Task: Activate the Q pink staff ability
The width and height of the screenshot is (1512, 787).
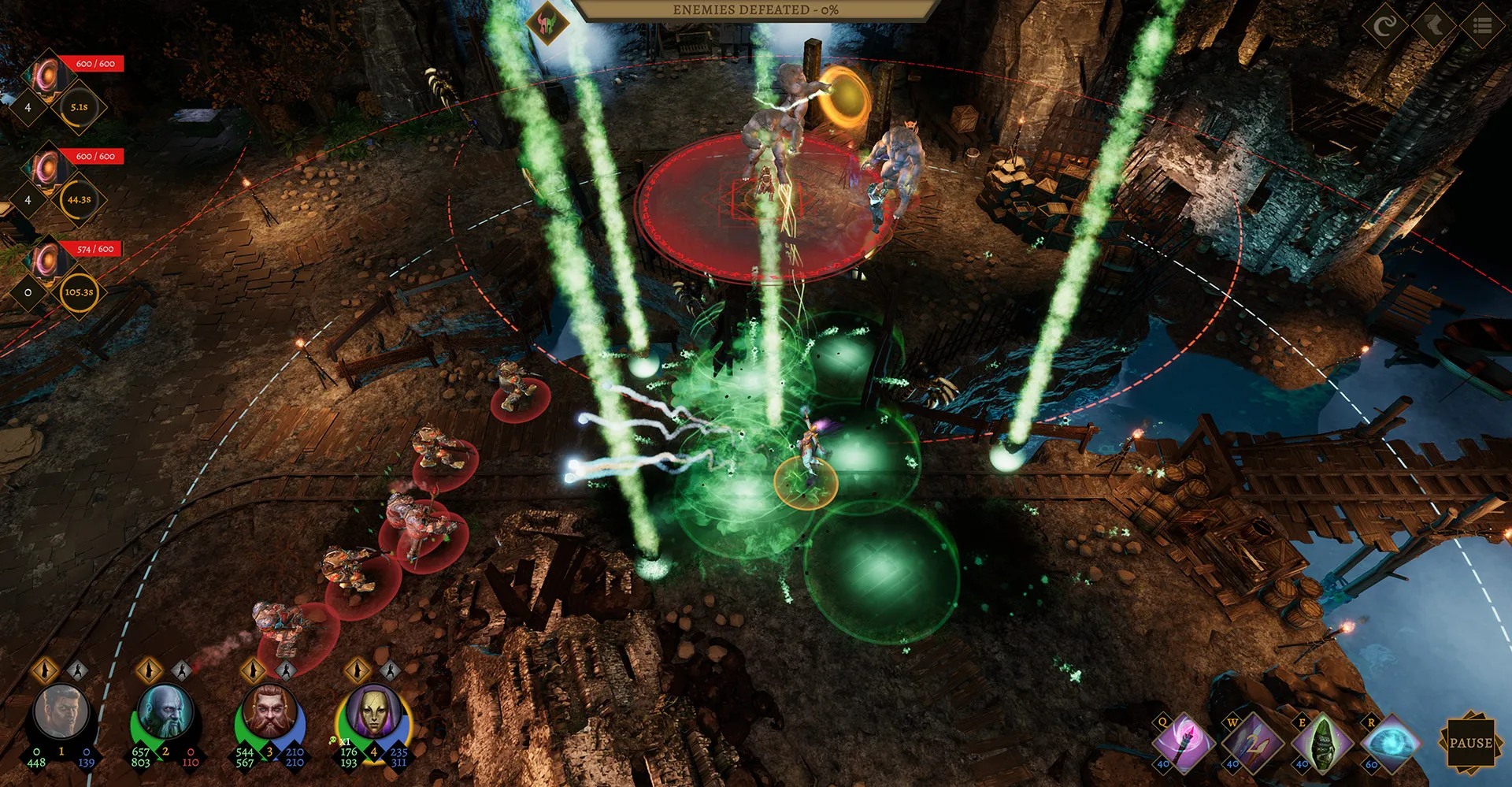Action: click(x=1182, y=742)
